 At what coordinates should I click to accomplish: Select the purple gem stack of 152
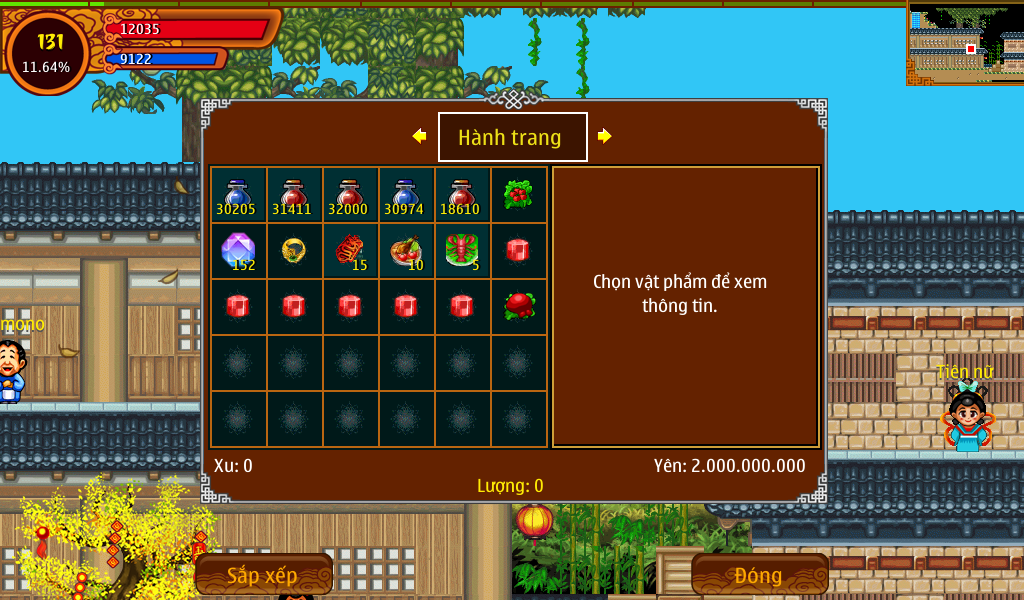238,250
